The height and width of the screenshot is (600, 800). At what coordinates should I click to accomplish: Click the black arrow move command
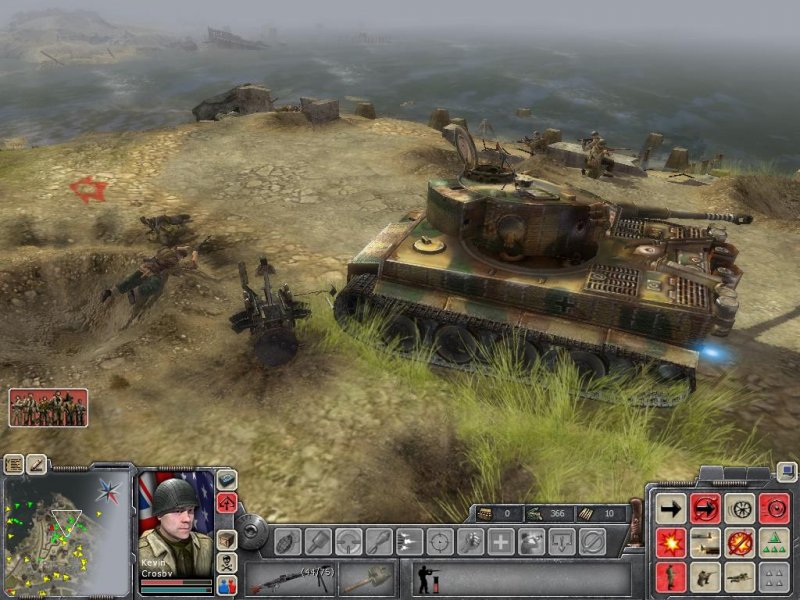click(671, 509)
